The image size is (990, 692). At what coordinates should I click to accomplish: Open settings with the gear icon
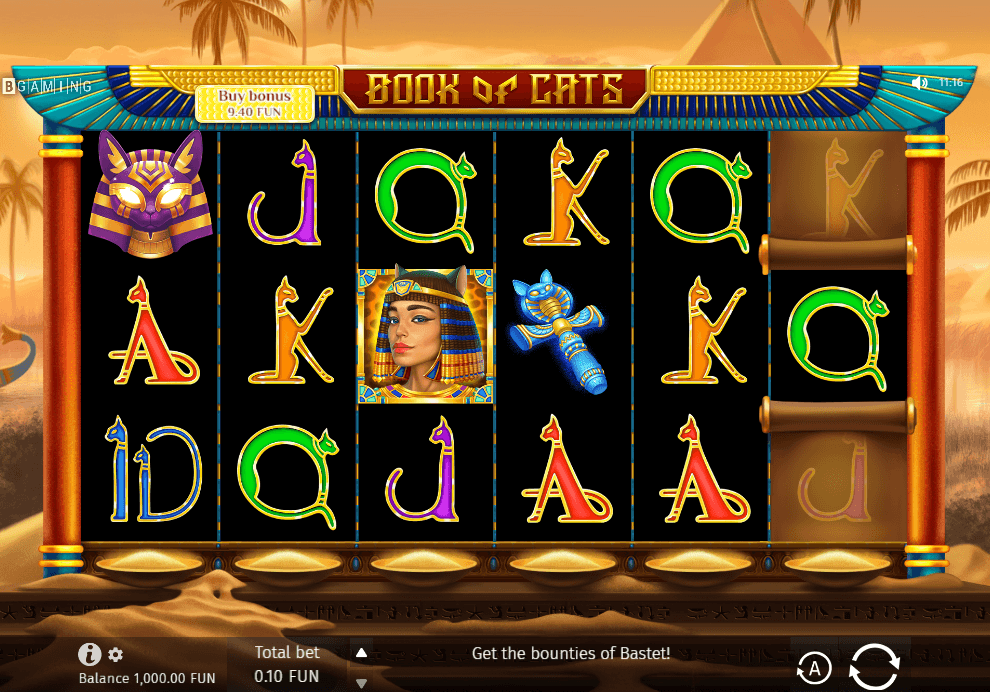click(116, 655)
